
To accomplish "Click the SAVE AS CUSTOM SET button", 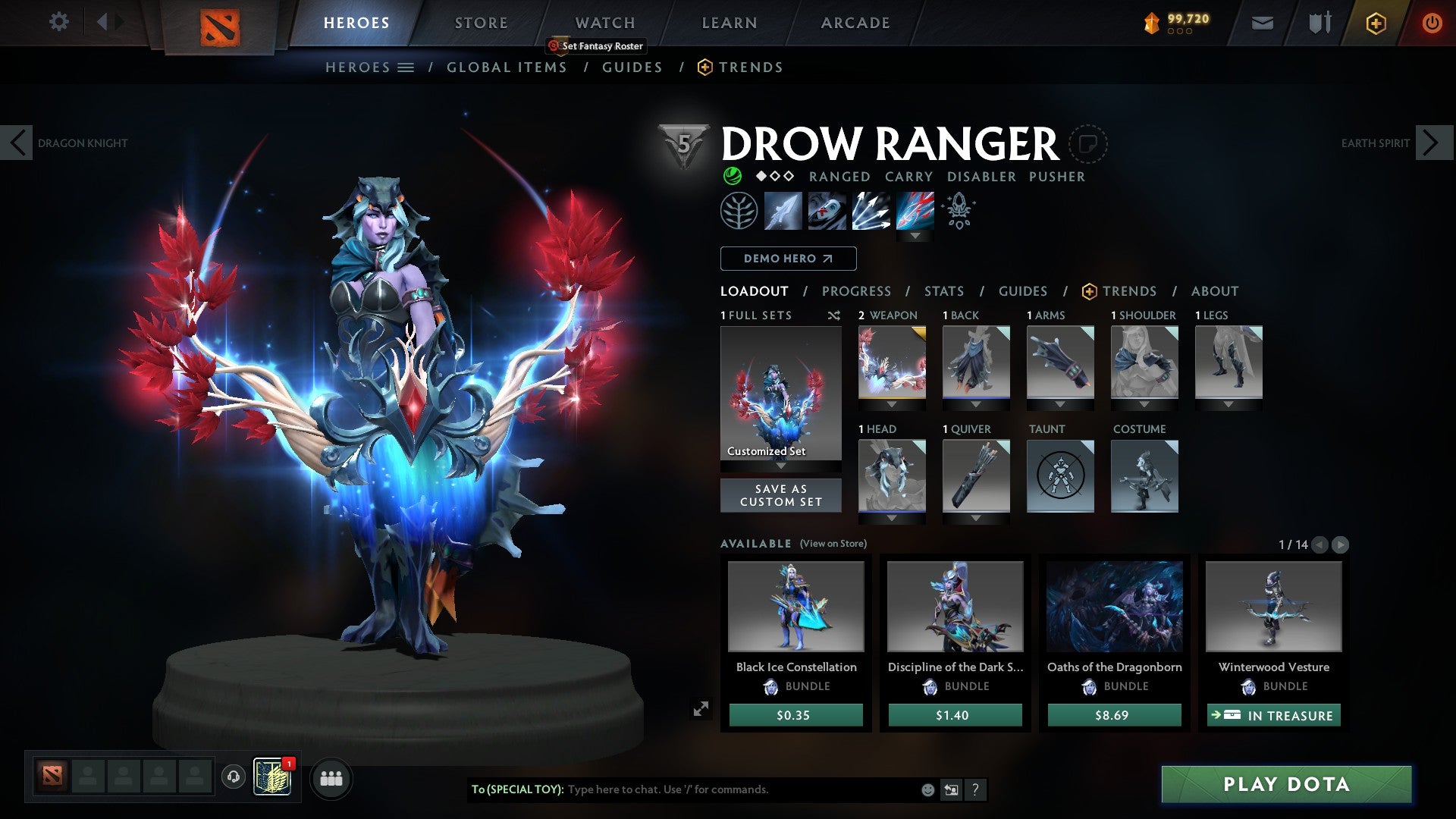I will [780, 495].
